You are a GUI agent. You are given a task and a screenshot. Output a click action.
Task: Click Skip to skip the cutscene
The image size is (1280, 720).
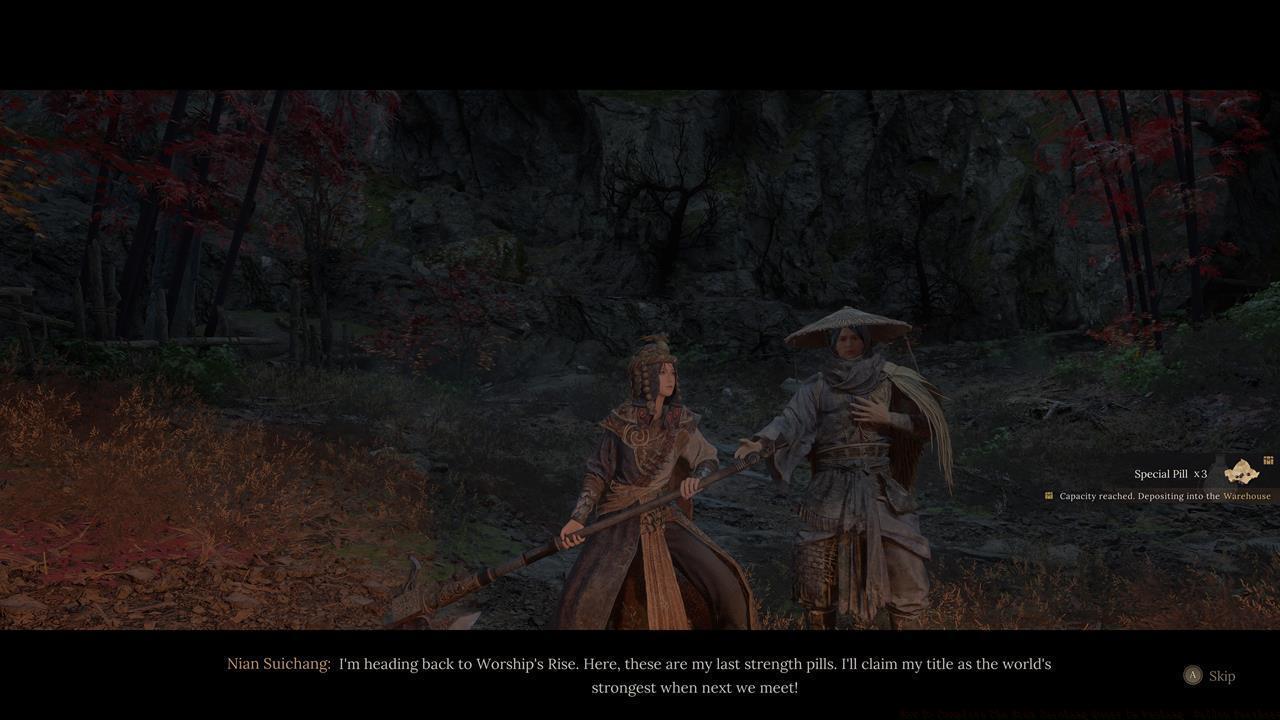pos(1212,676)
